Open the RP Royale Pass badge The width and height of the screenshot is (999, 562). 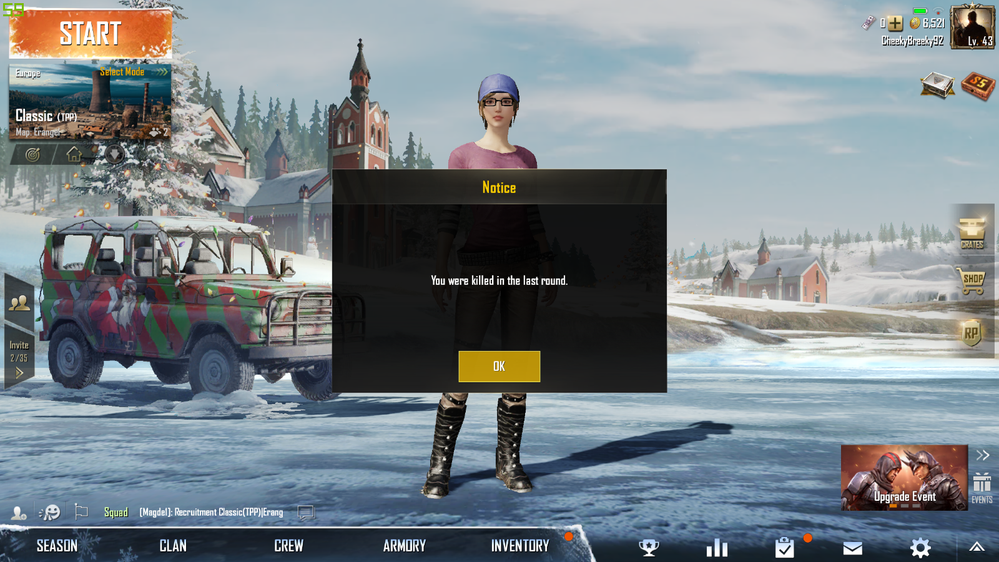[972, 333]
